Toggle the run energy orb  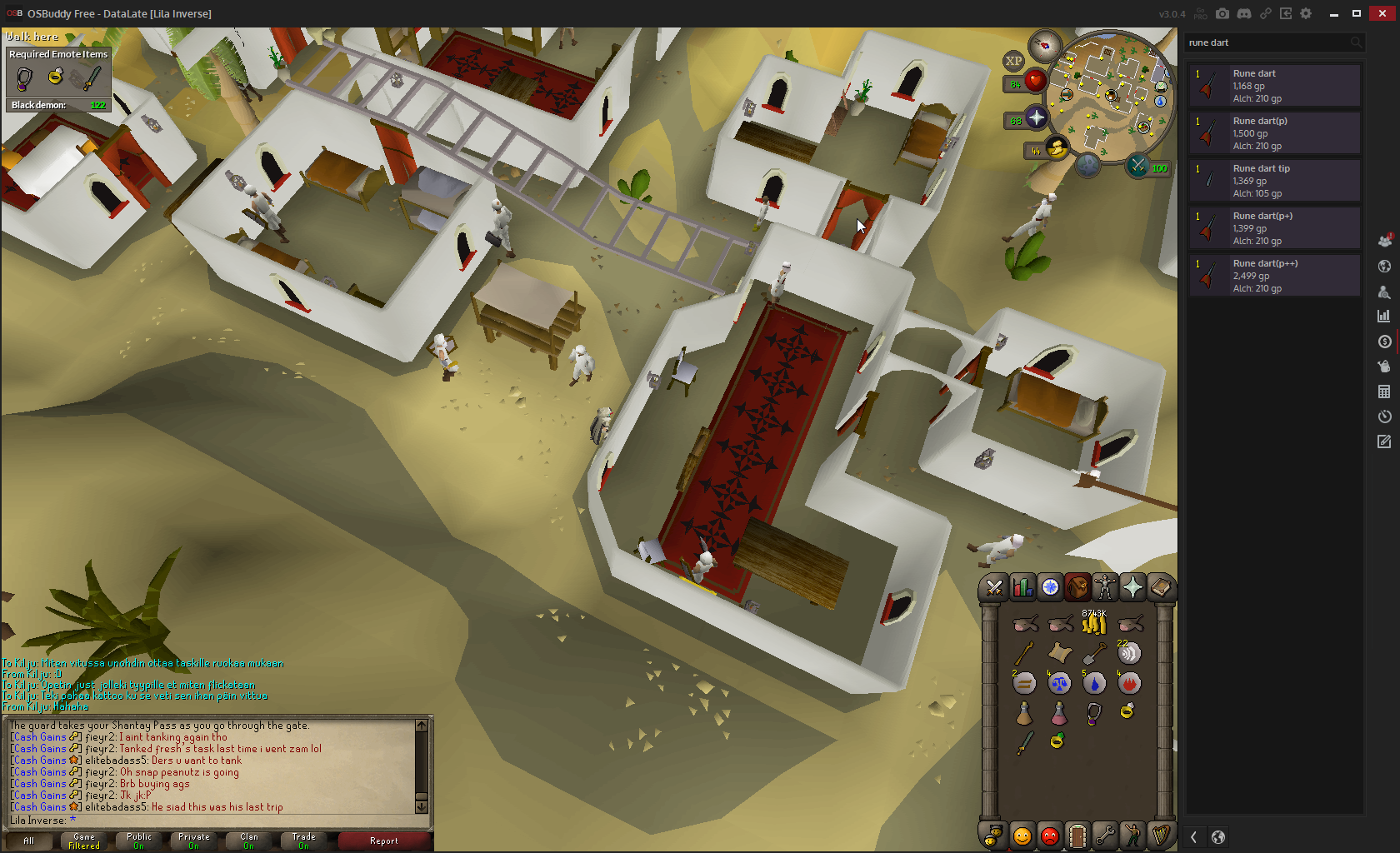1057,148
